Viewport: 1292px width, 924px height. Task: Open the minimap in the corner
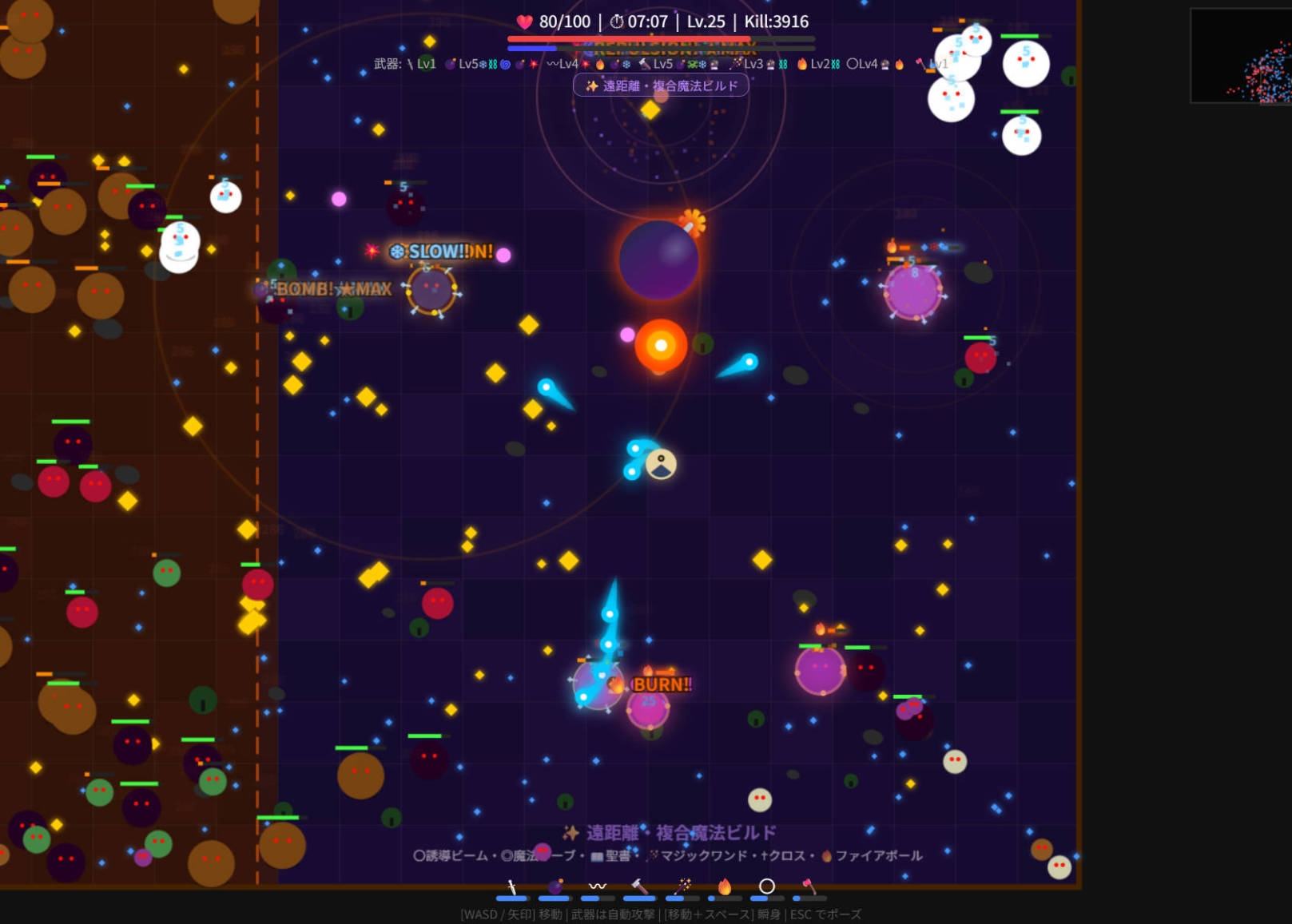tap(1241, 56)
